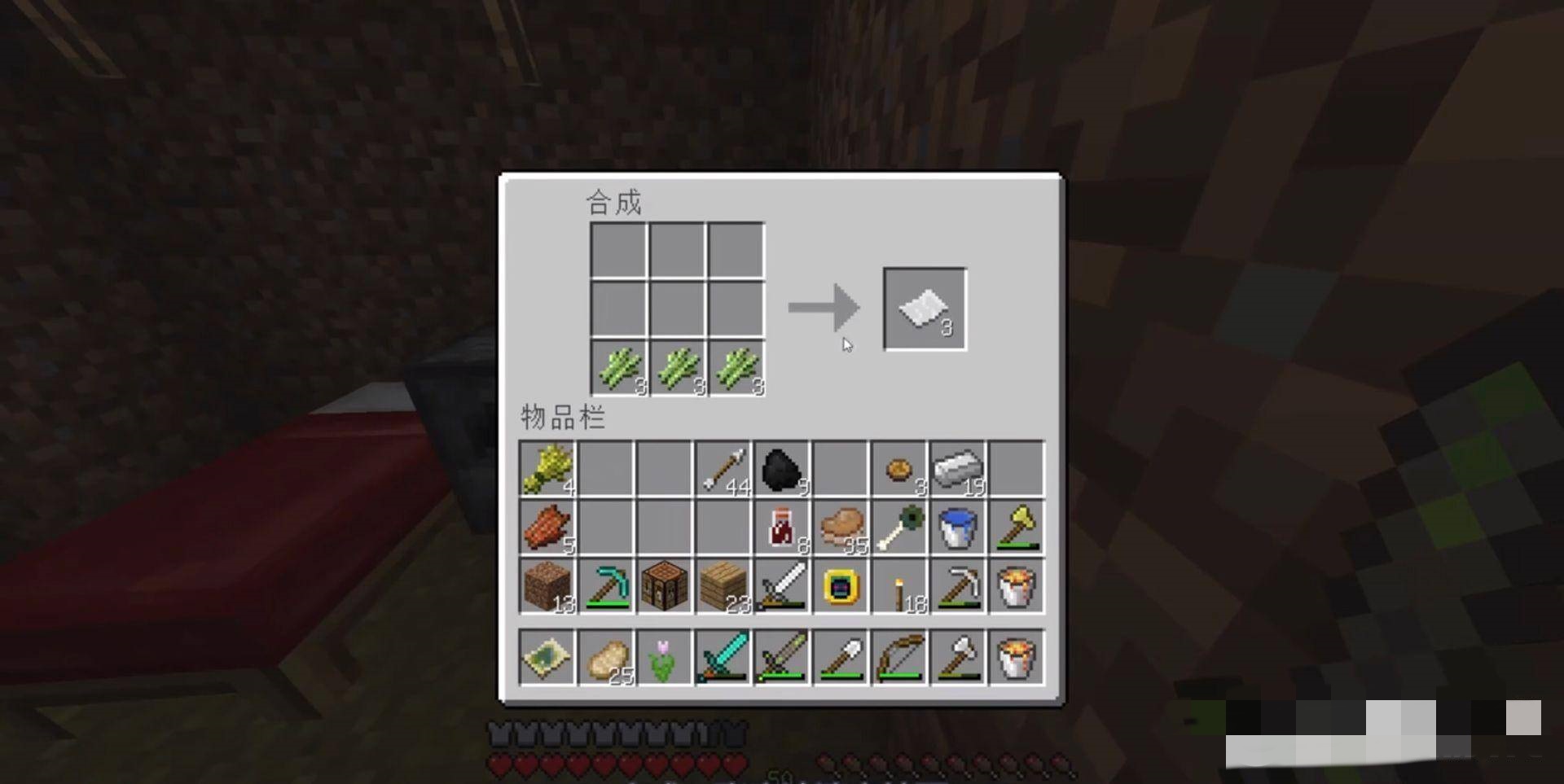Pick up the yellow-framed square item
The image size is (1564, 784).
[840, 586]
